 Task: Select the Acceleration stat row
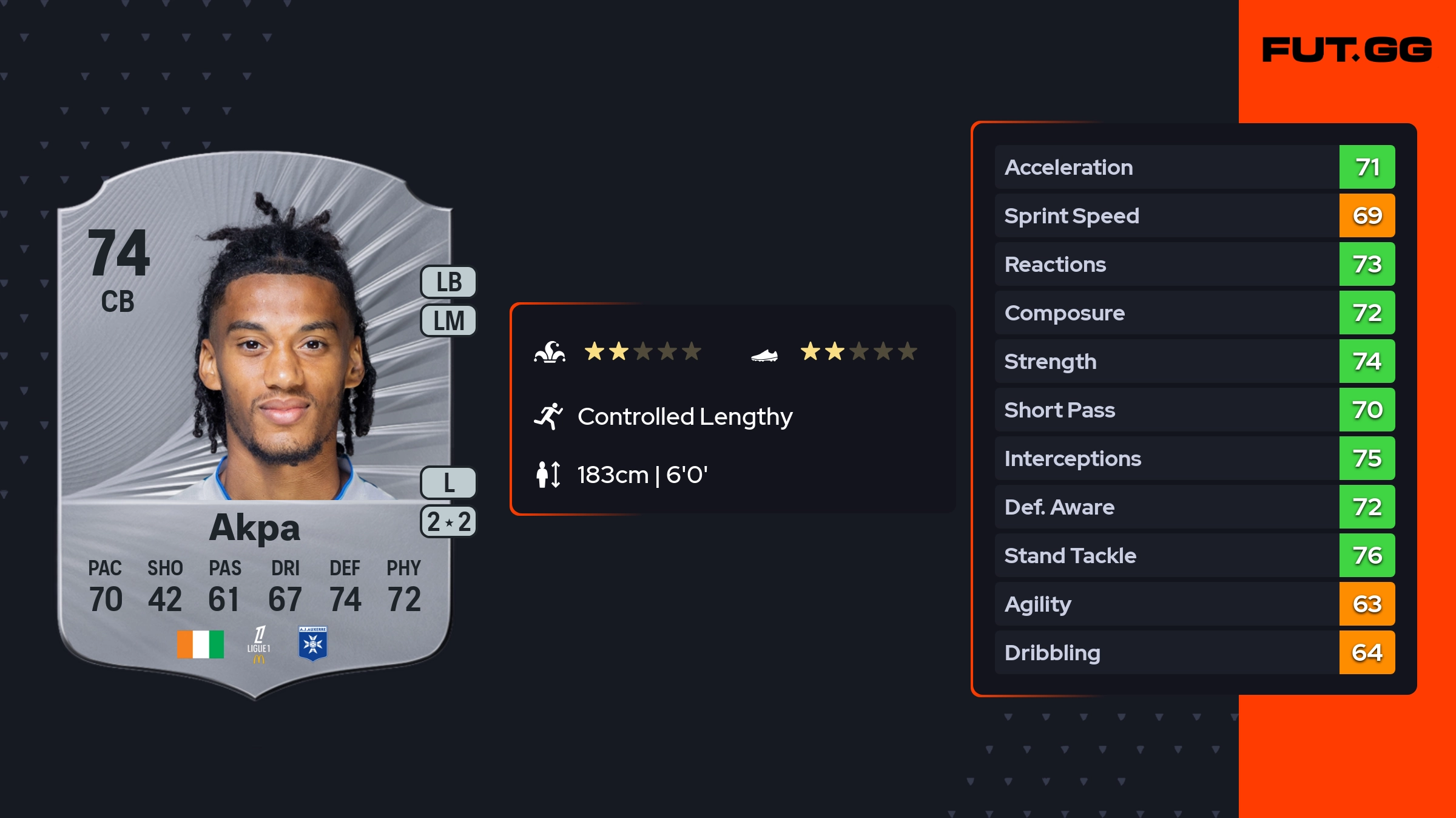(x=1194, y=167)
